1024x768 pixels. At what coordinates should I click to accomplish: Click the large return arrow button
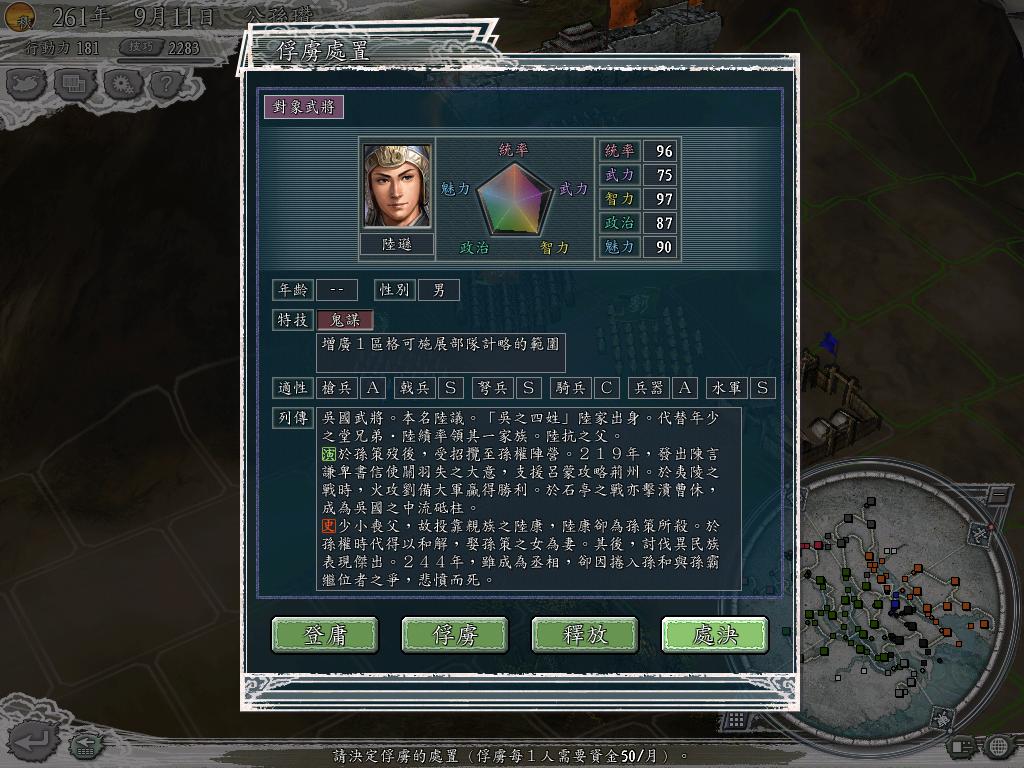pyautogui.click(x=34, y=740)
